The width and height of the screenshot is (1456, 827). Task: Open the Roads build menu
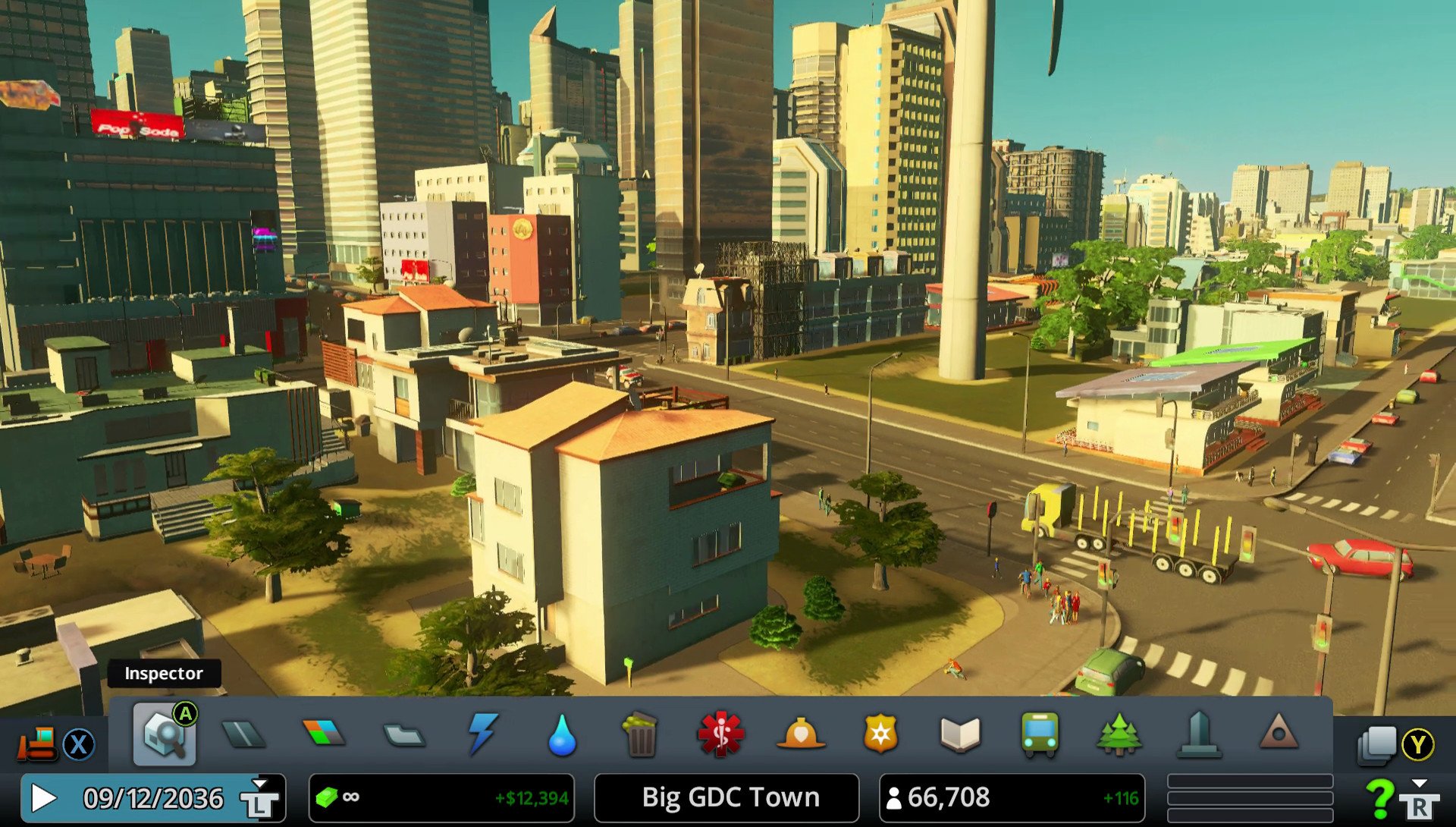243,734
